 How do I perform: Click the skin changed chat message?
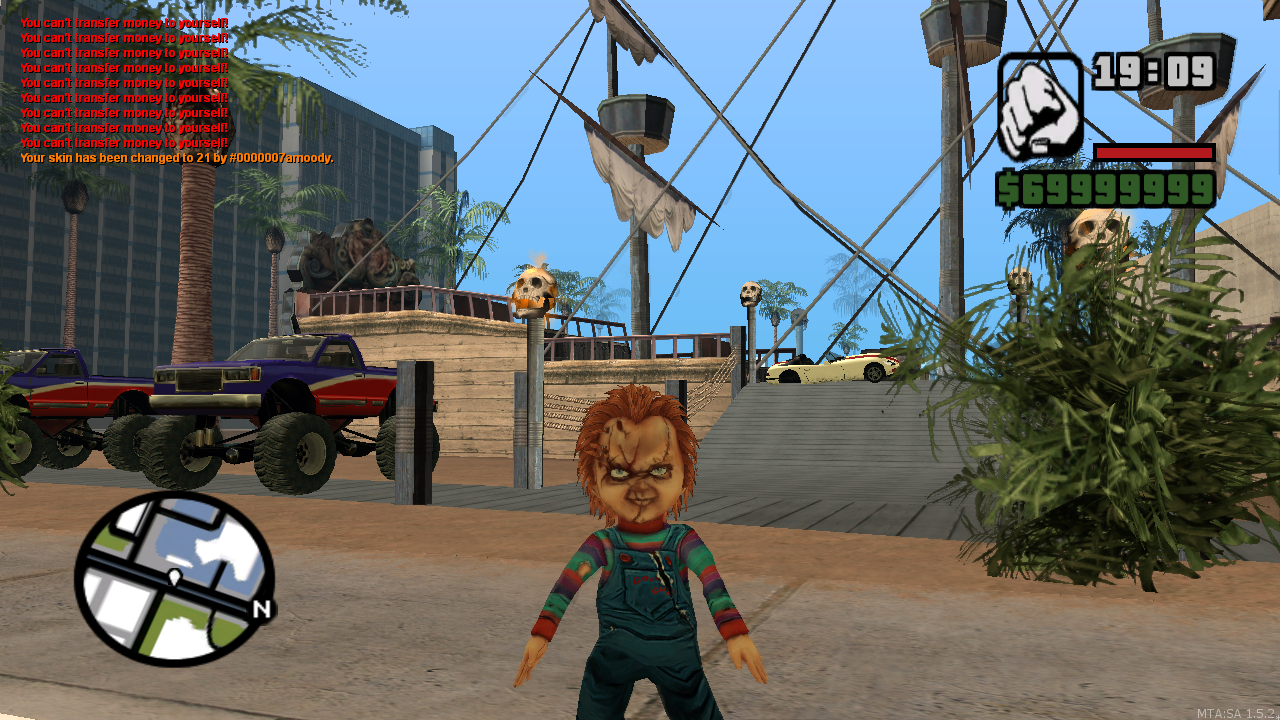[177, 158]
